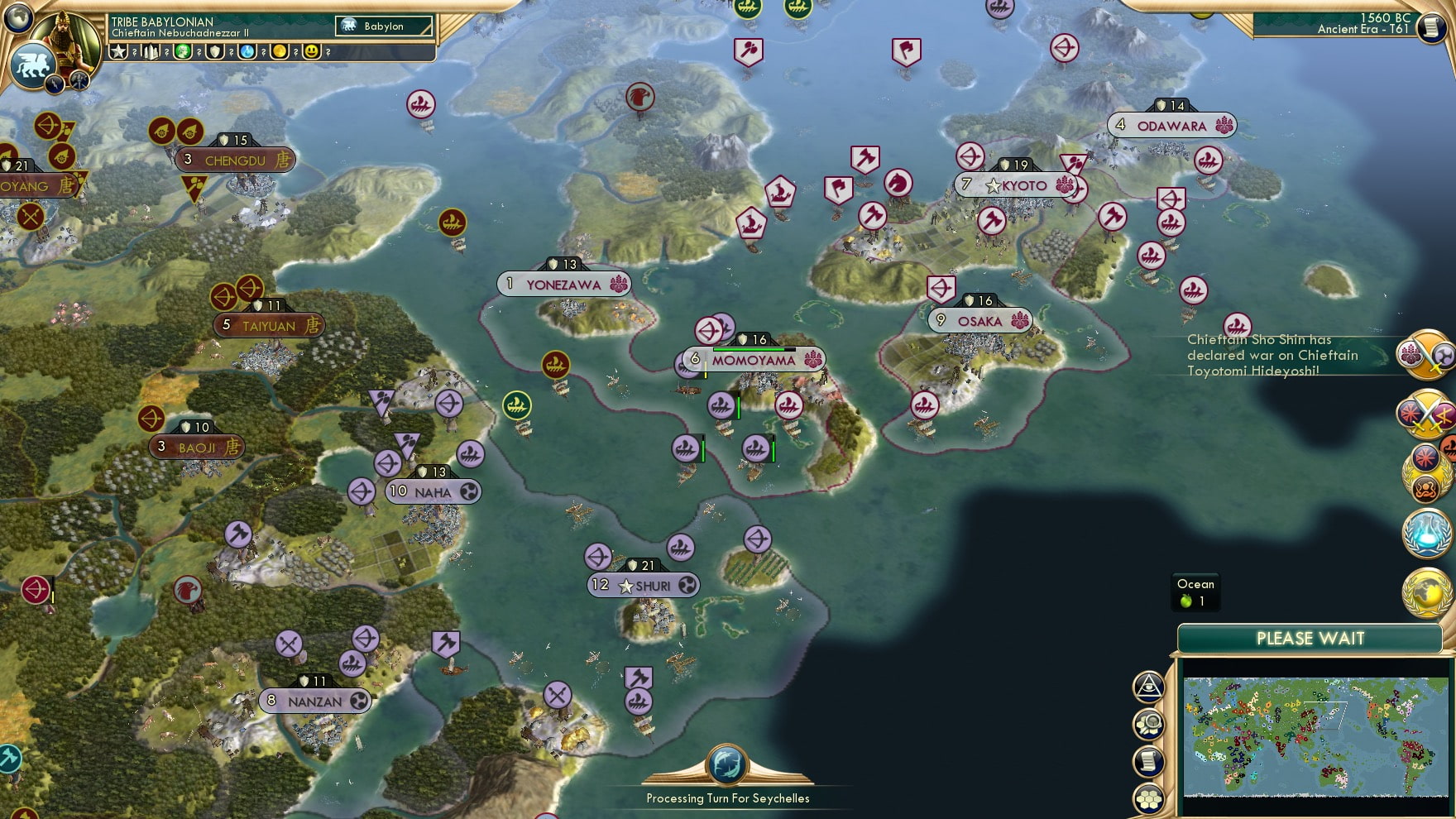
Task: Expand the culture details in the top bar
Action: coord(184,53)
